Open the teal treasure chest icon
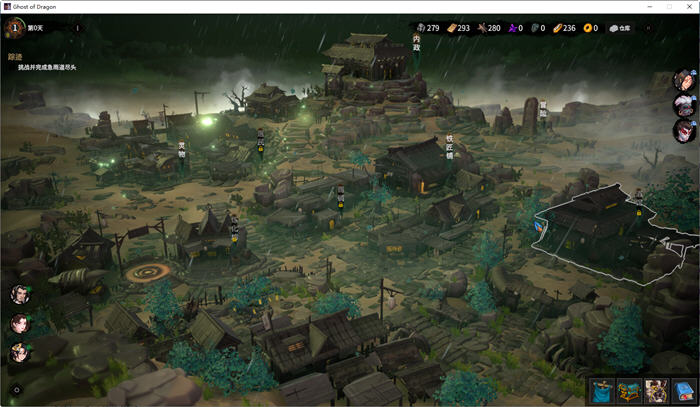This screenshot has width=700, height=407. (x=629, y=391)
